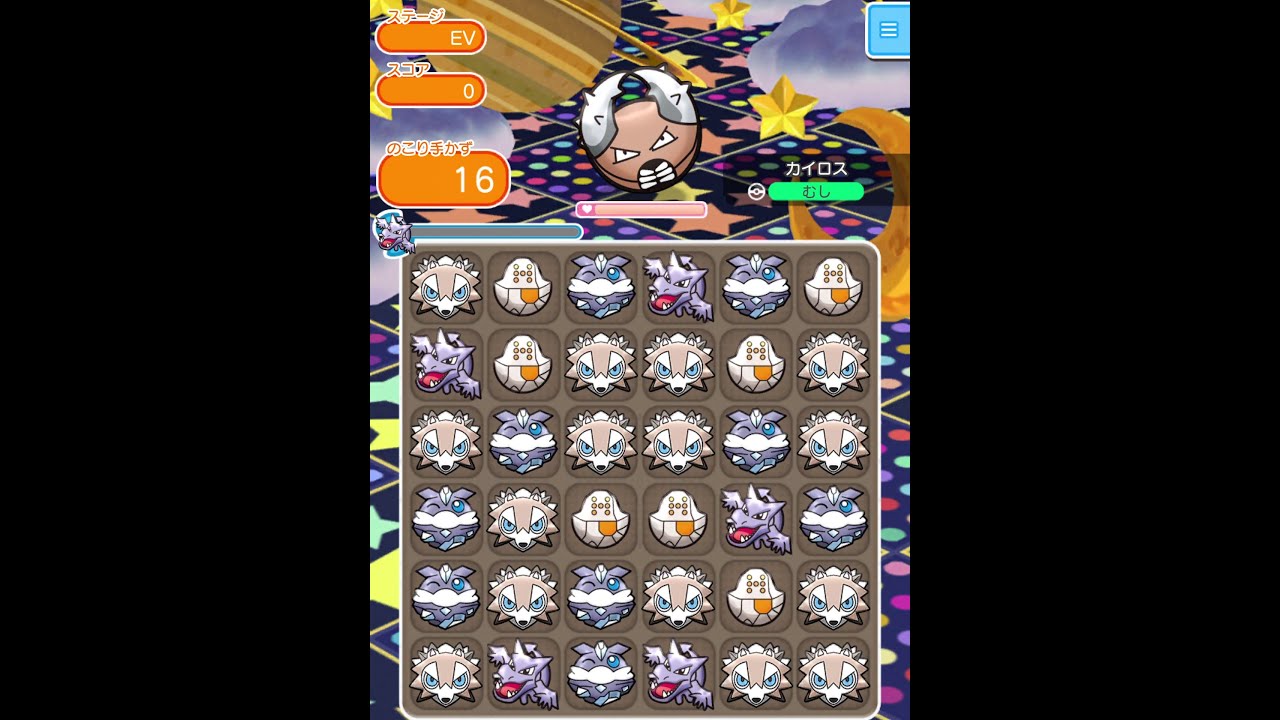The width and height of the screenshot is (1280, 720).
Task: Tap the Aerodactyl tile in the top row
Action: point(679,288)
